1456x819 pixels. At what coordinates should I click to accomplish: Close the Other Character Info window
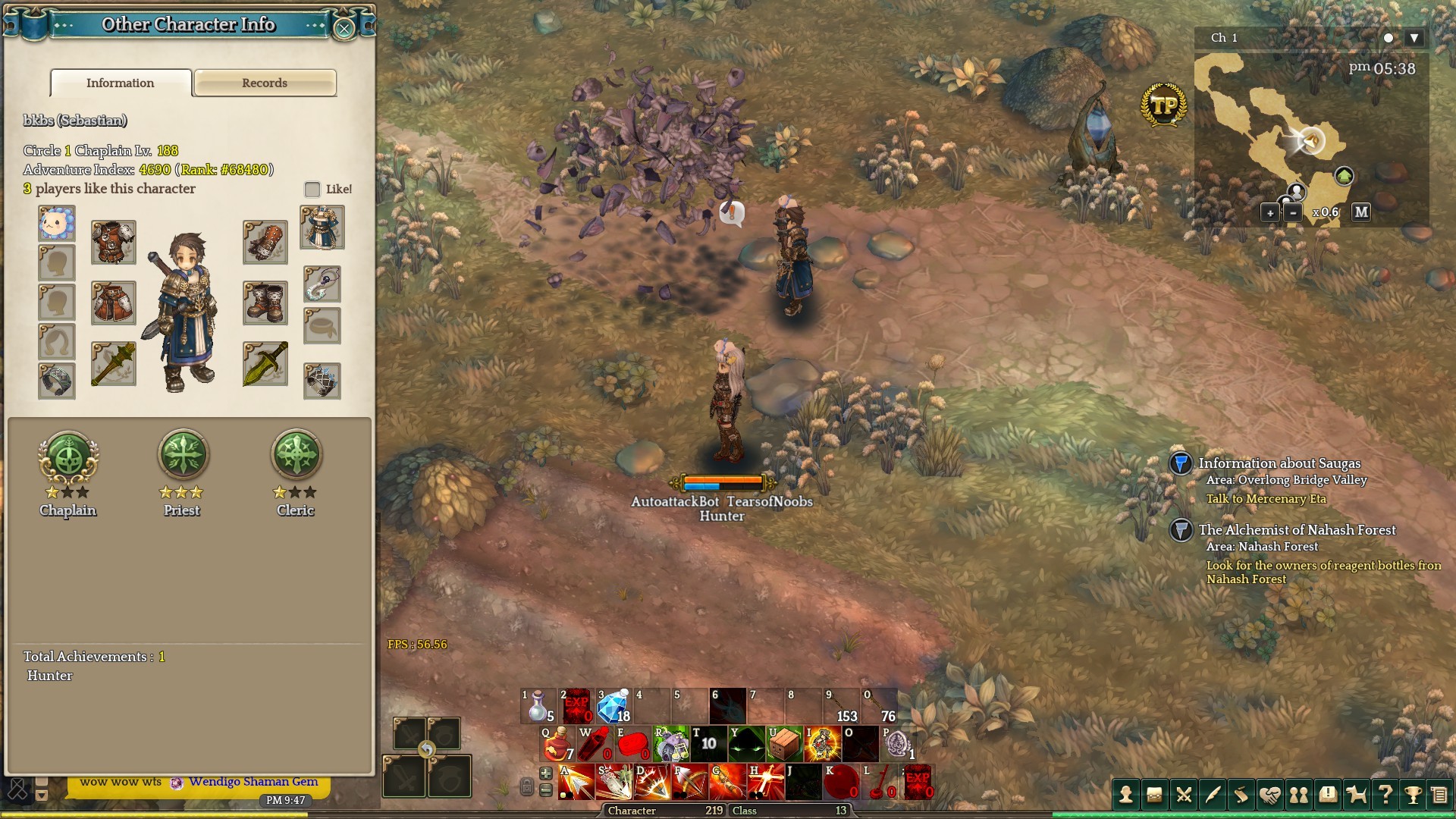click(344, 29)
